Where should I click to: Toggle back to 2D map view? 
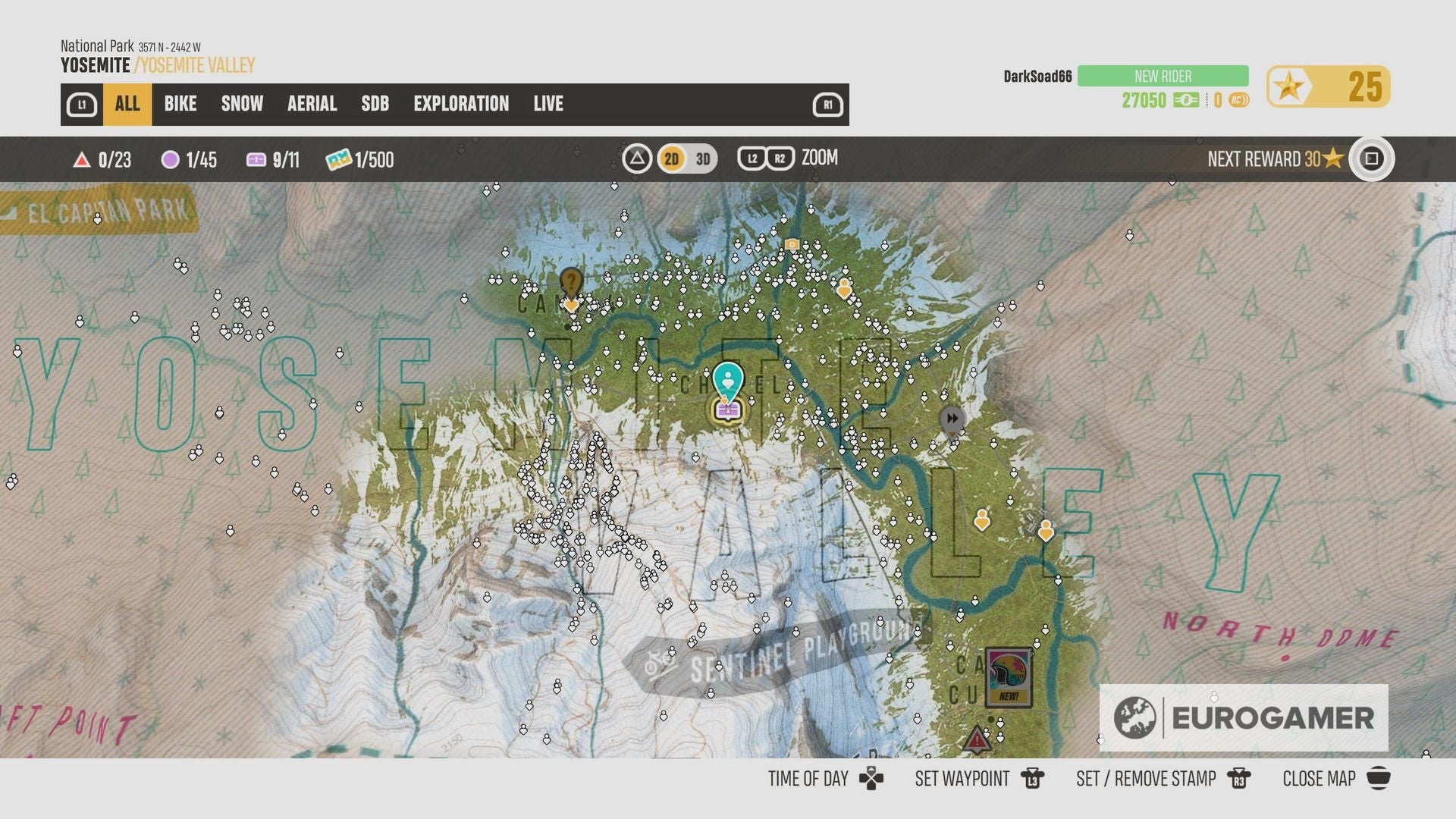(670, 158)
